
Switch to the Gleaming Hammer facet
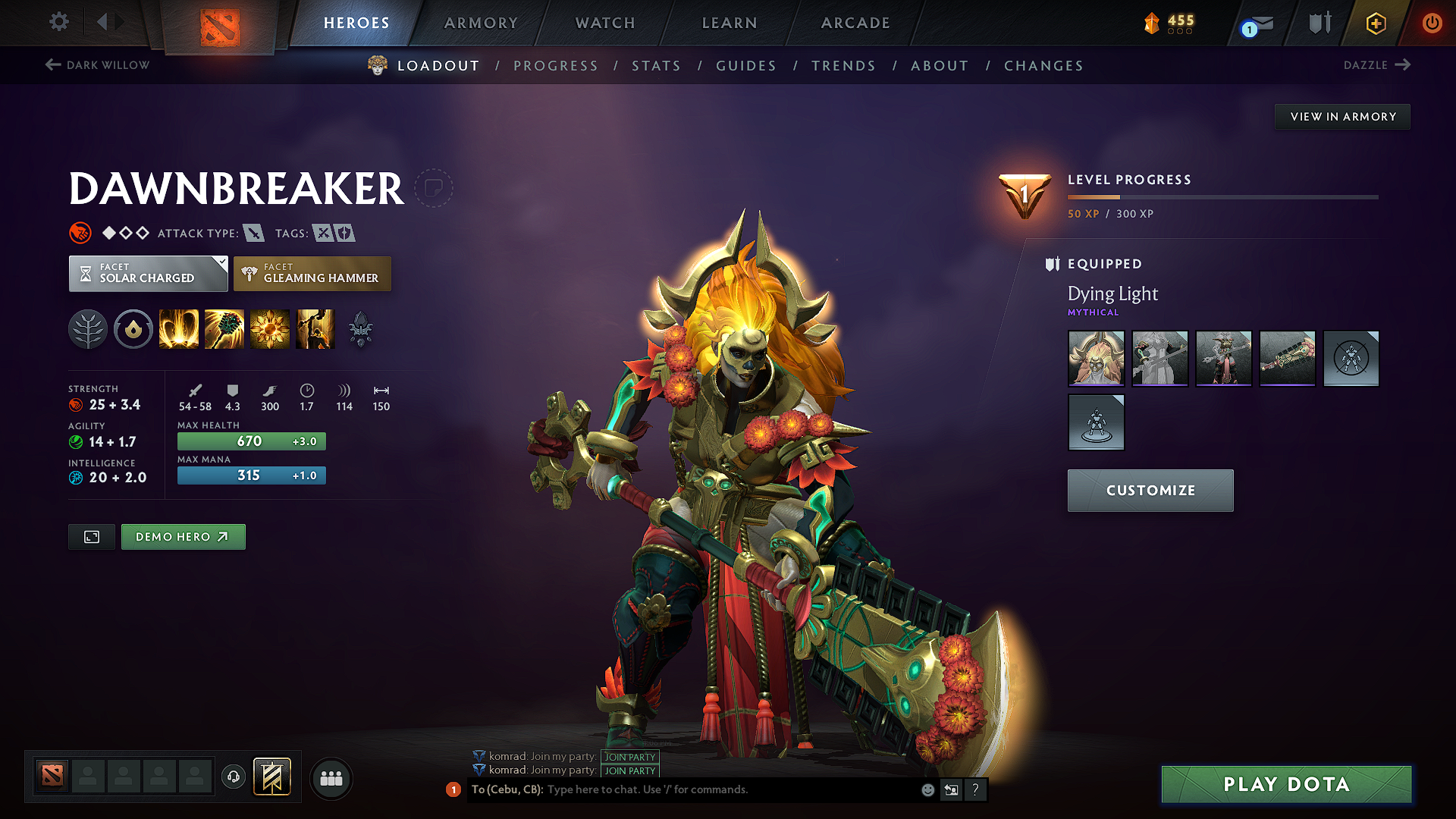(312, 274)
